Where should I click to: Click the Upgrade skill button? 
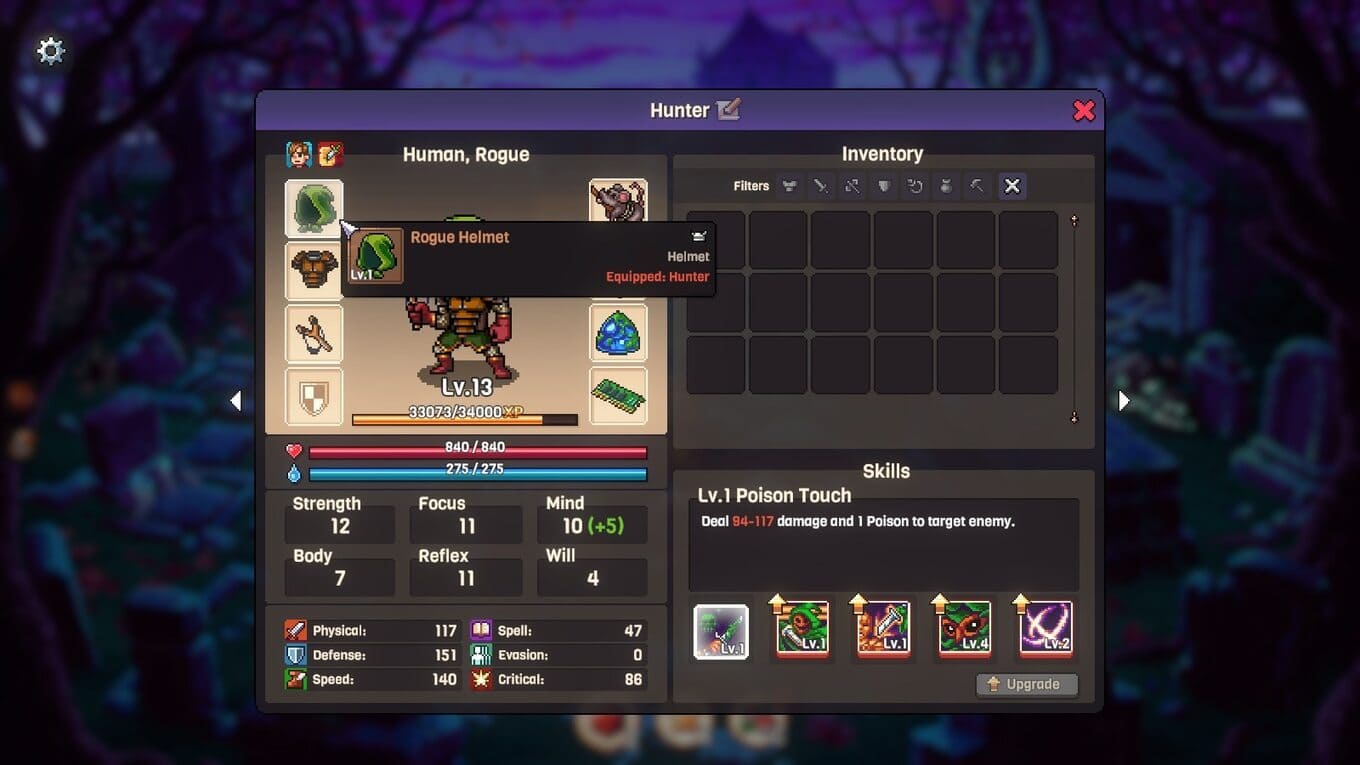(x=1027, y=684)
